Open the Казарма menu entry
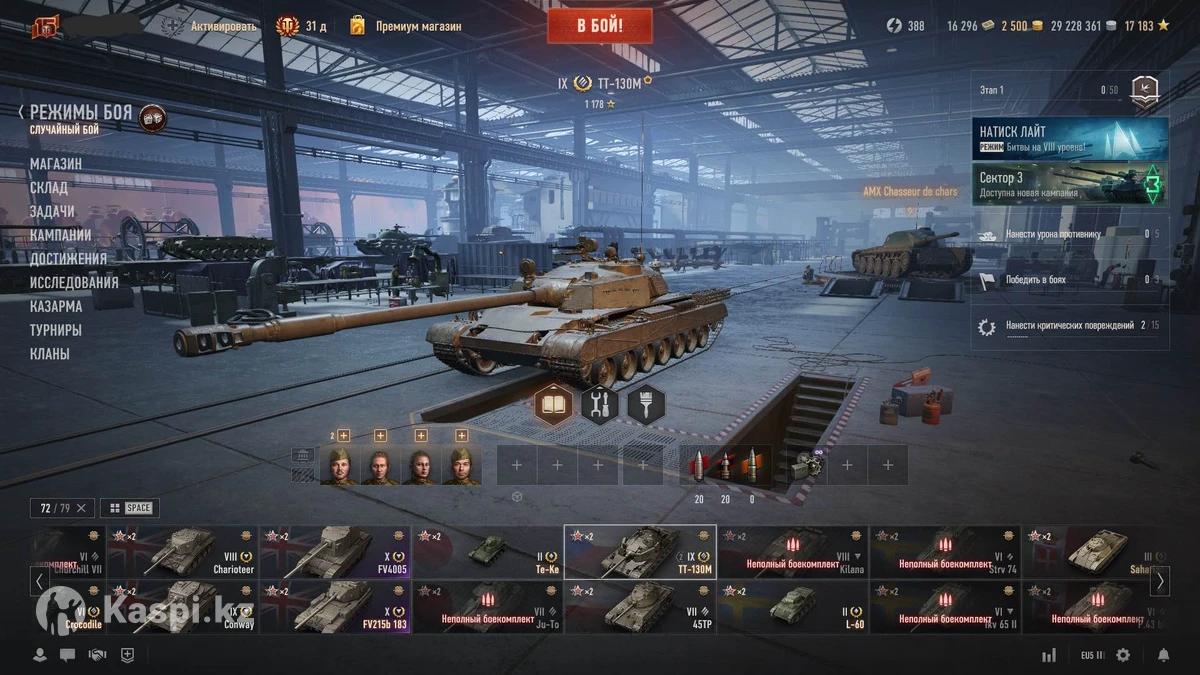This screenshot has width=1200, height=675. tap(56, 307)
